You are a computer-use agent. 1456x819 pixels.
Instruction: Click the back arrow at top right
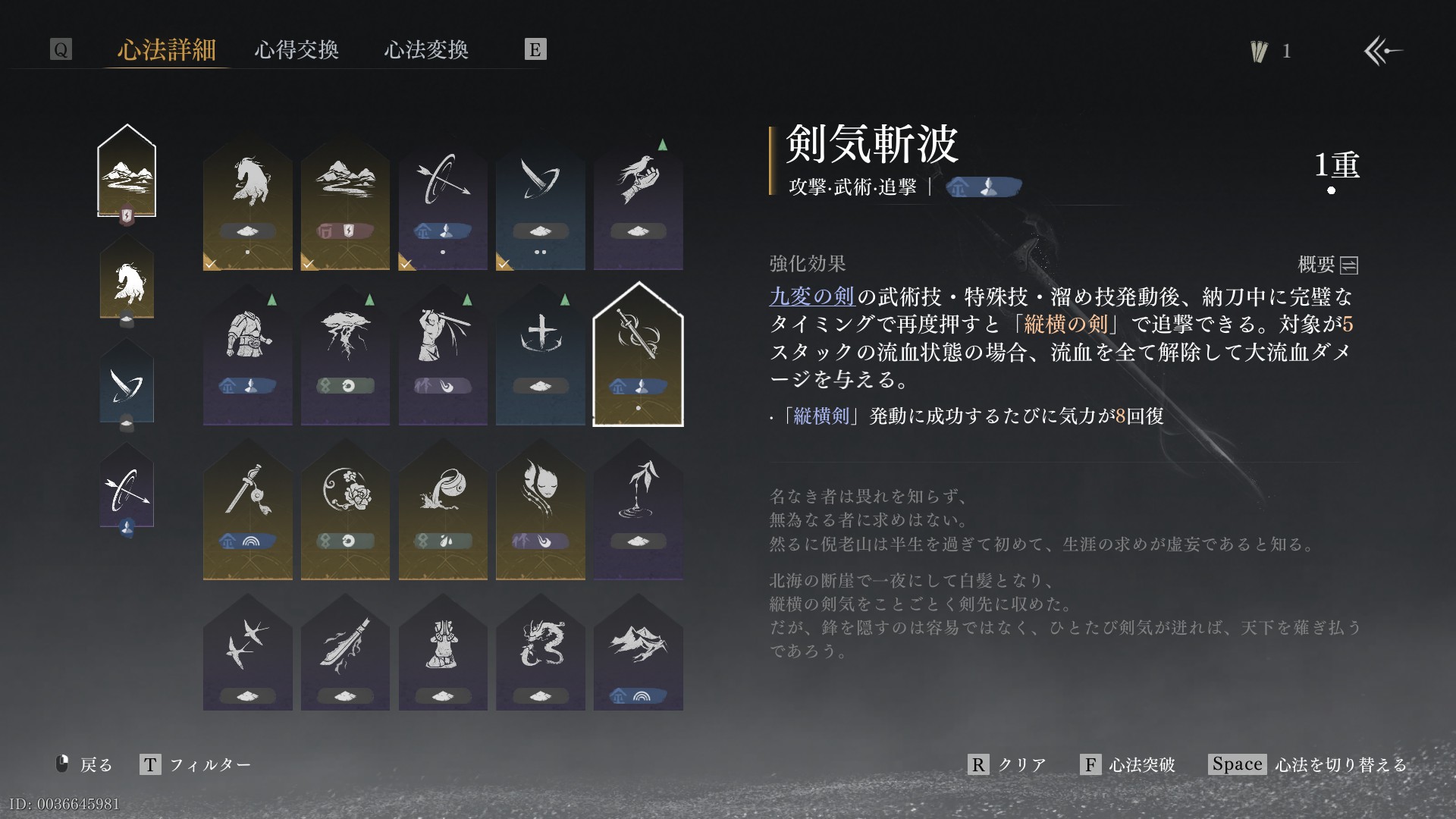[x=1382, y=51]
